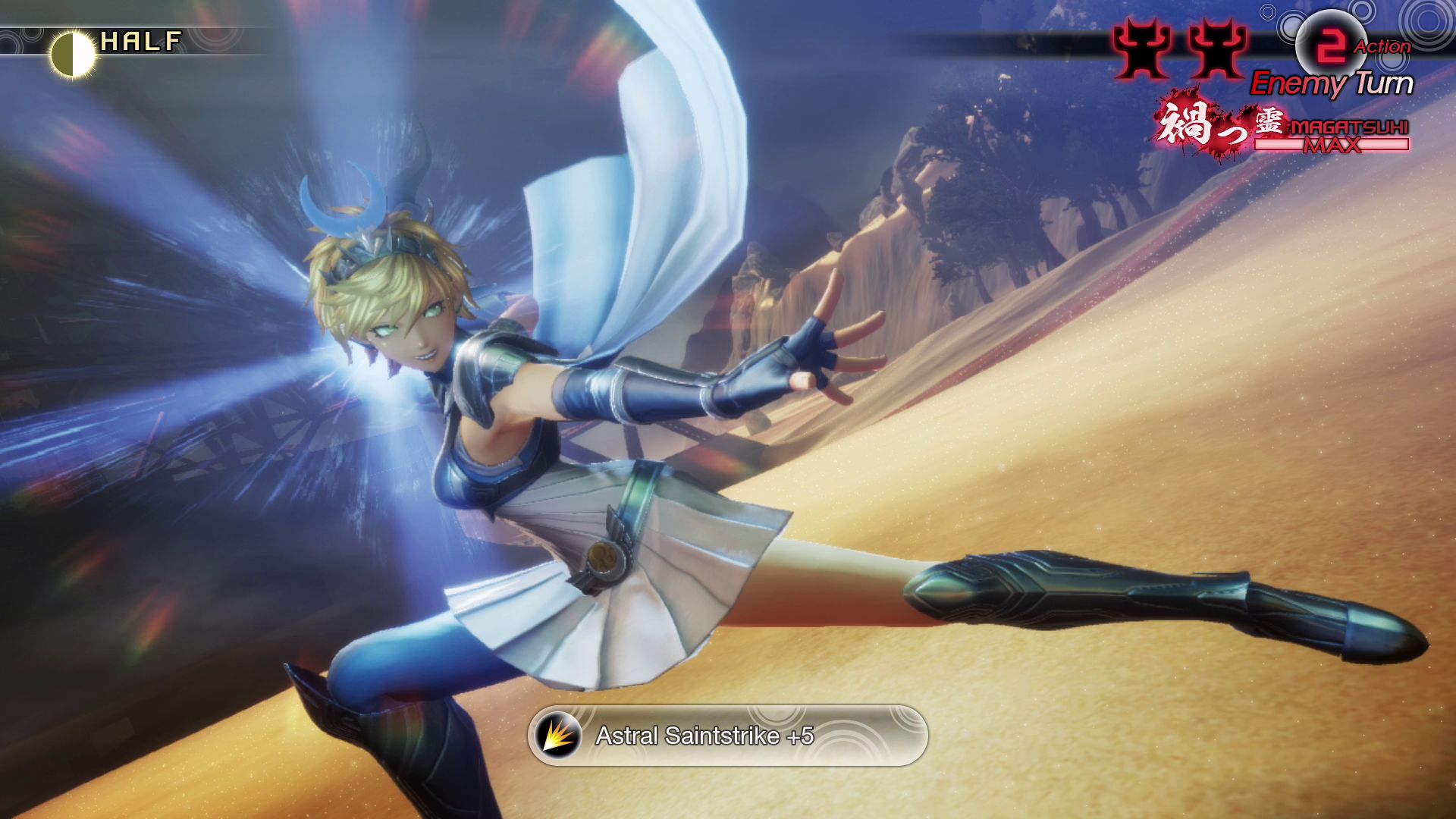The width and height of the screenshot is (1456, 819).
Task: Select the half moon phase icon
Action: click(x=73, y=55)
